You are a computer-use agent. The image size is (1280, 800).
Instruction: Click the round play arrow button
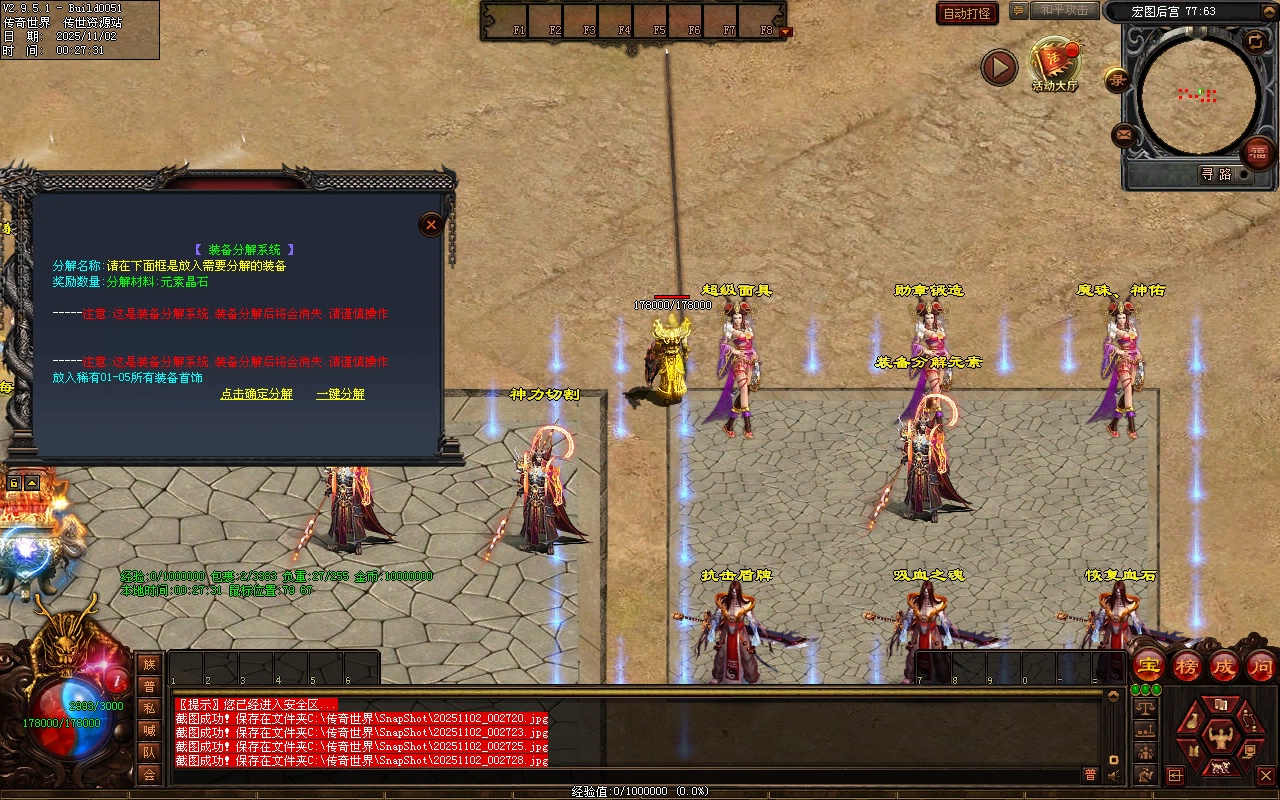[999, 67]
